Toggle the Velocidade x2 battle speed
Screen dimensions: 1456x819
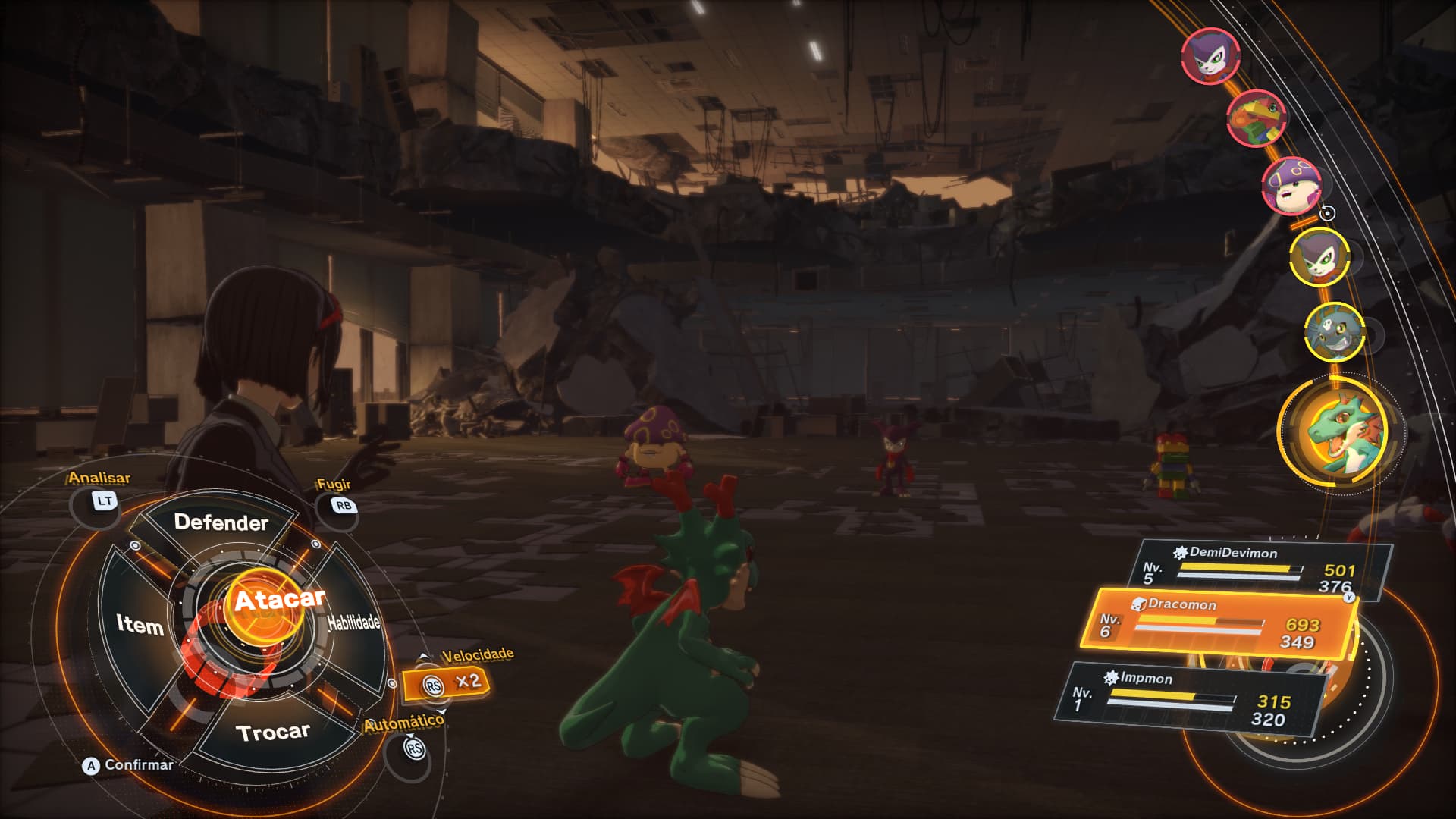(x=447, y=683)
